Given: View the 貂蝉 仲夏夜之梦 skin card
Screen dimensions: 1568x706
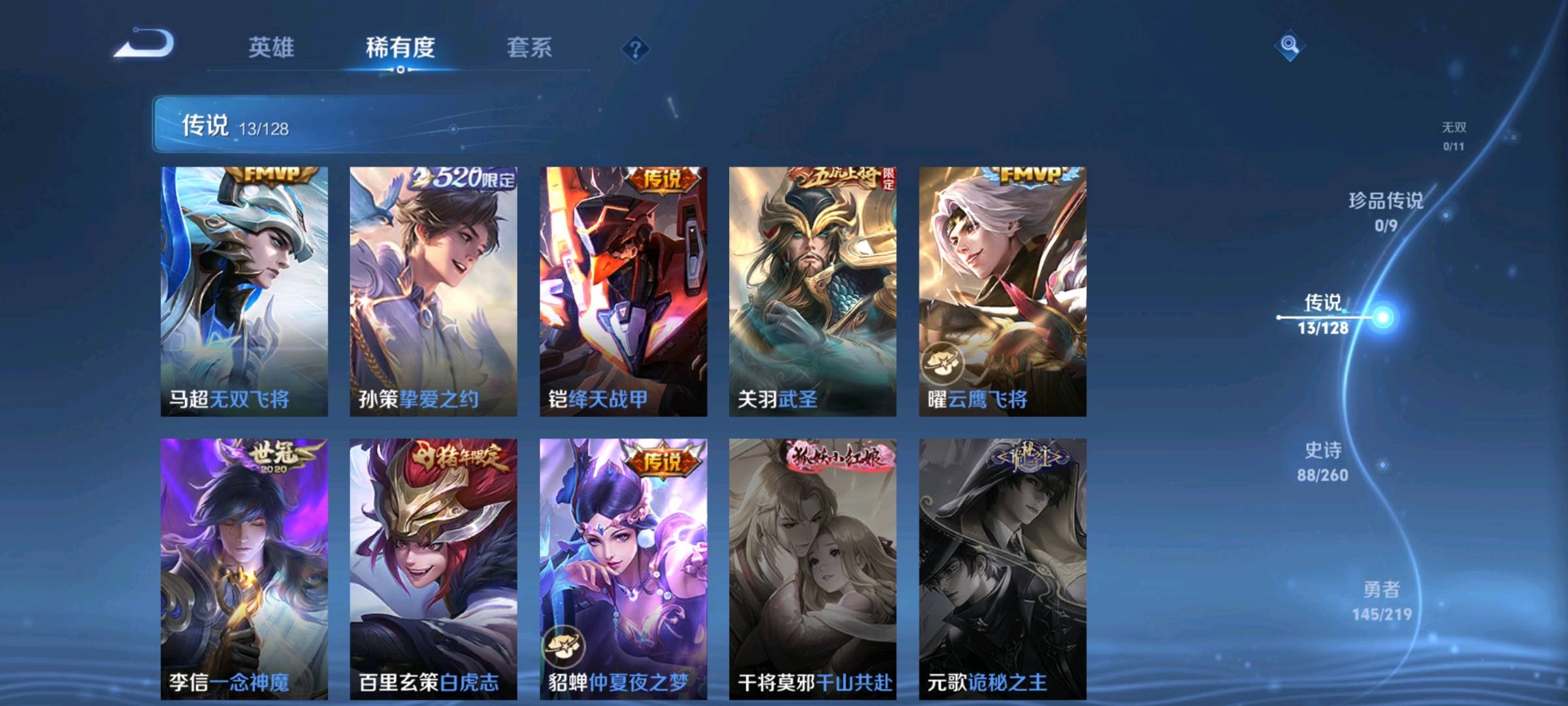Looking at the screenshot, I should pyautogui.click(x=623, y=569).
